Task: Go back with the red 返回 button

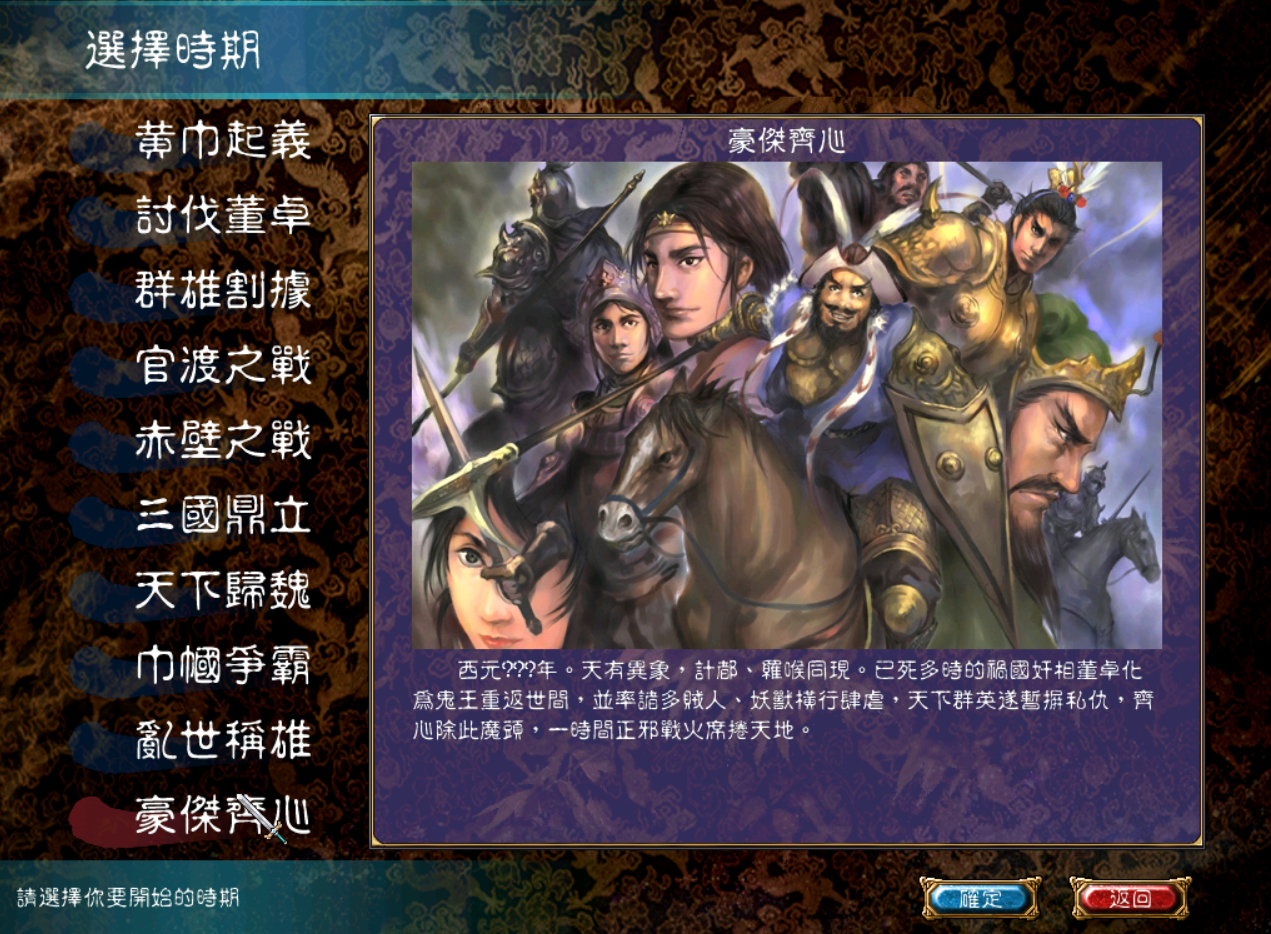Action: tap(1130, 898)
